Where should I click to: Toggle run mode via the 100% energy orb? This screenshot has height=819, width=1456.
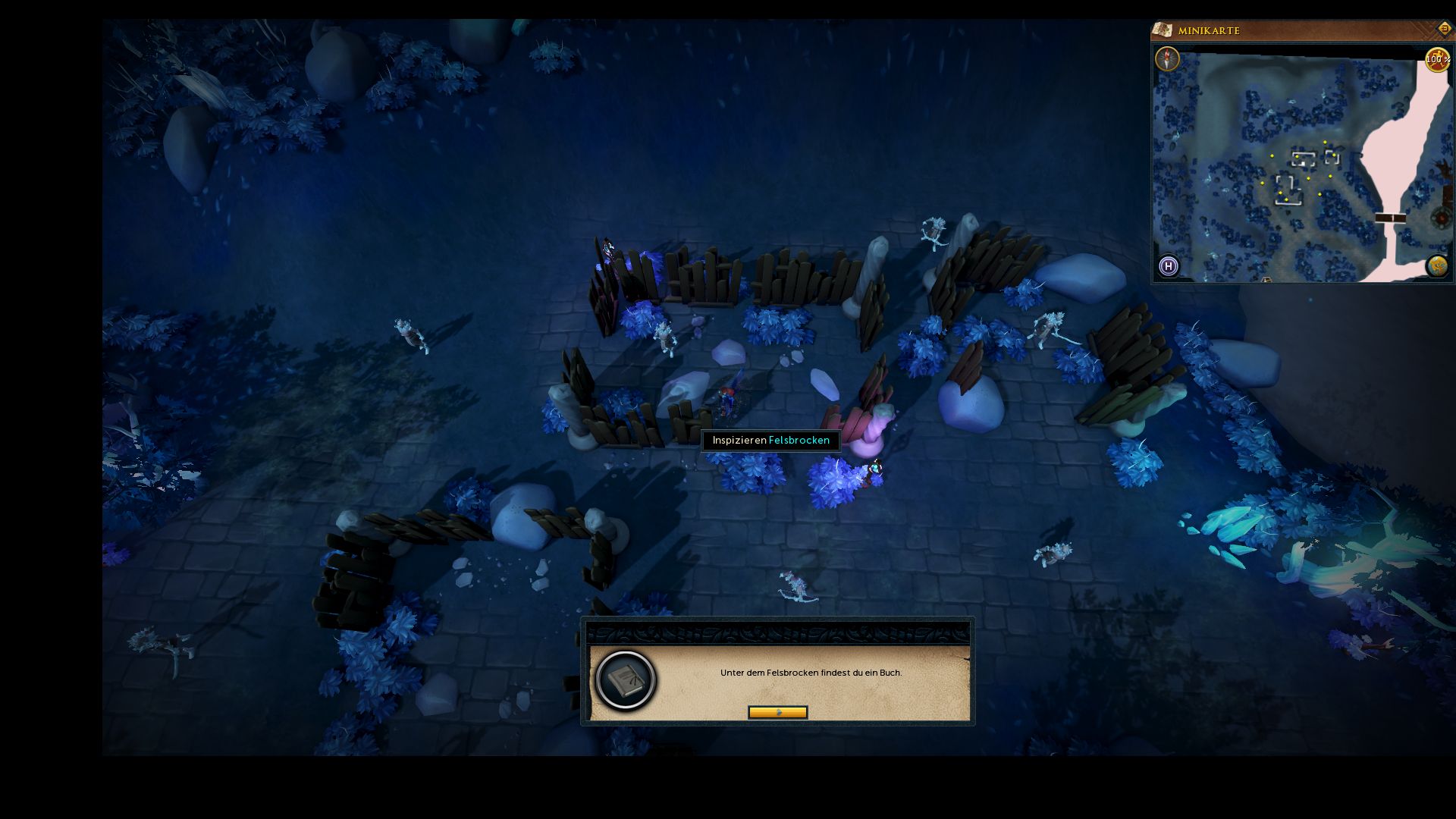(x=1437, y=60)
